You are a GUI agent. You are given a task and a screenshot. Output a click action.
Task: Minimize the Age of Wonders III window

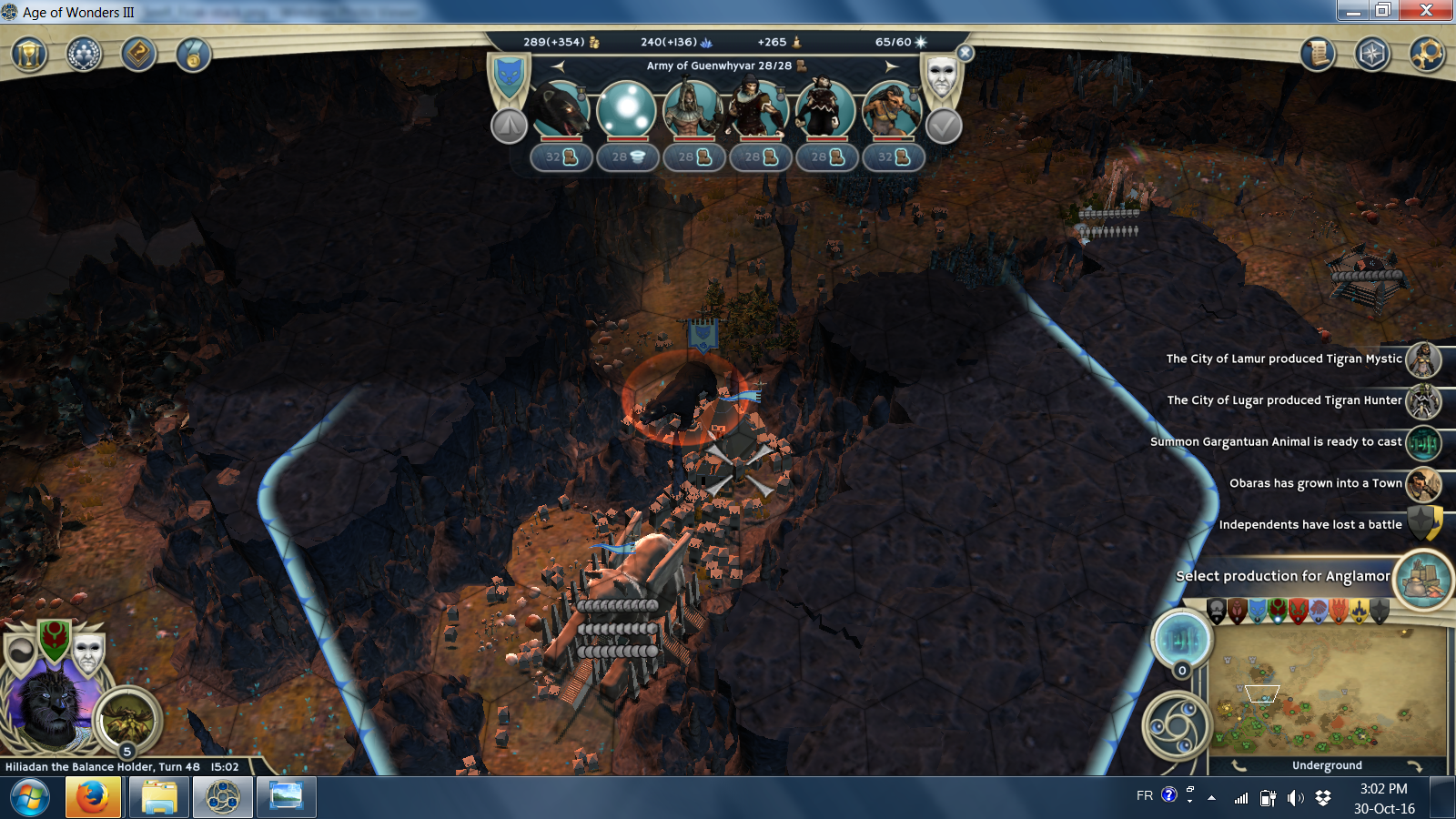(1353, 11)
